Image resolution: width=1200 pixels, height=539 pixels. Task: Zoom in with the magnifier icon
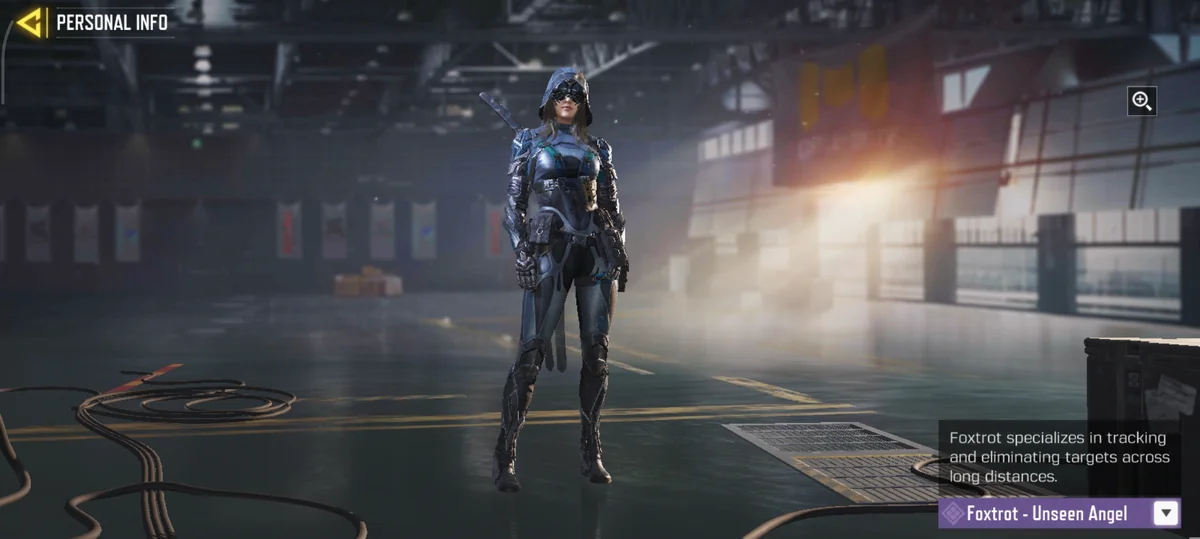coord(1142,100)
